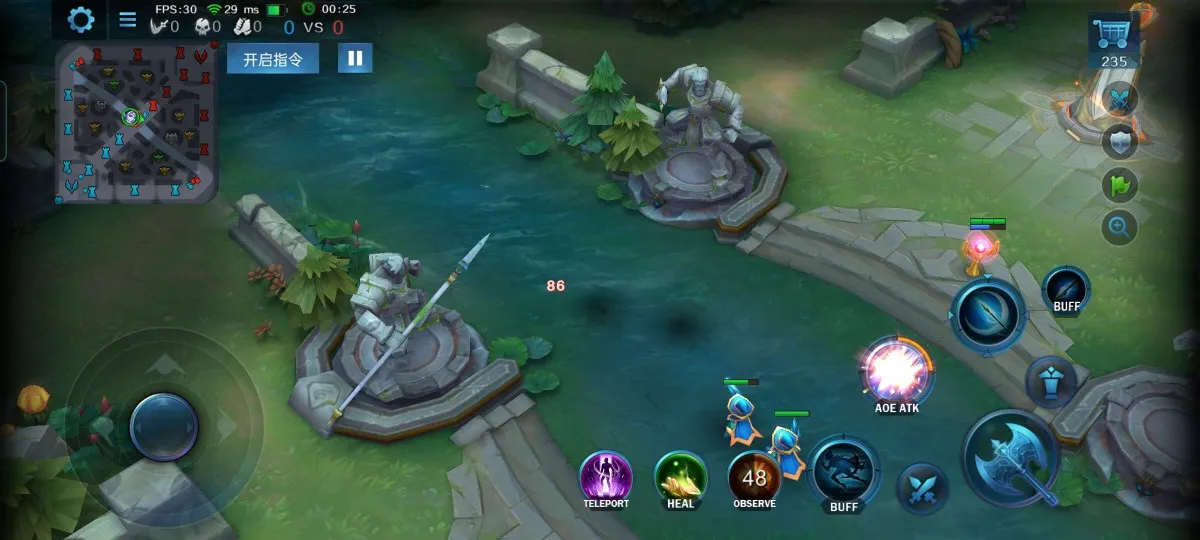This screenshot has height=540, width=1200.
Task: Tap the magnifying glass icon
Action: pyautogui.click(x=1120, y=228)
